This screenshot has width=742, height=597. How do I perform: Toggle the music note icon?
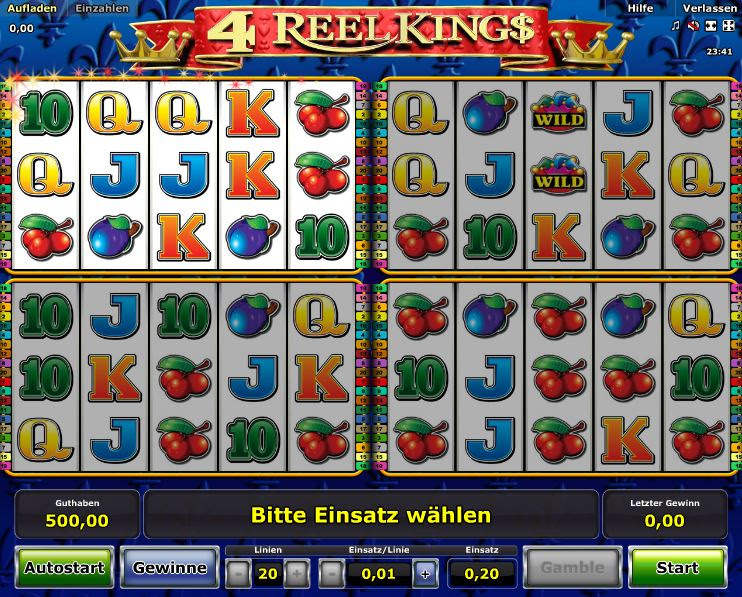pos(675,25)
